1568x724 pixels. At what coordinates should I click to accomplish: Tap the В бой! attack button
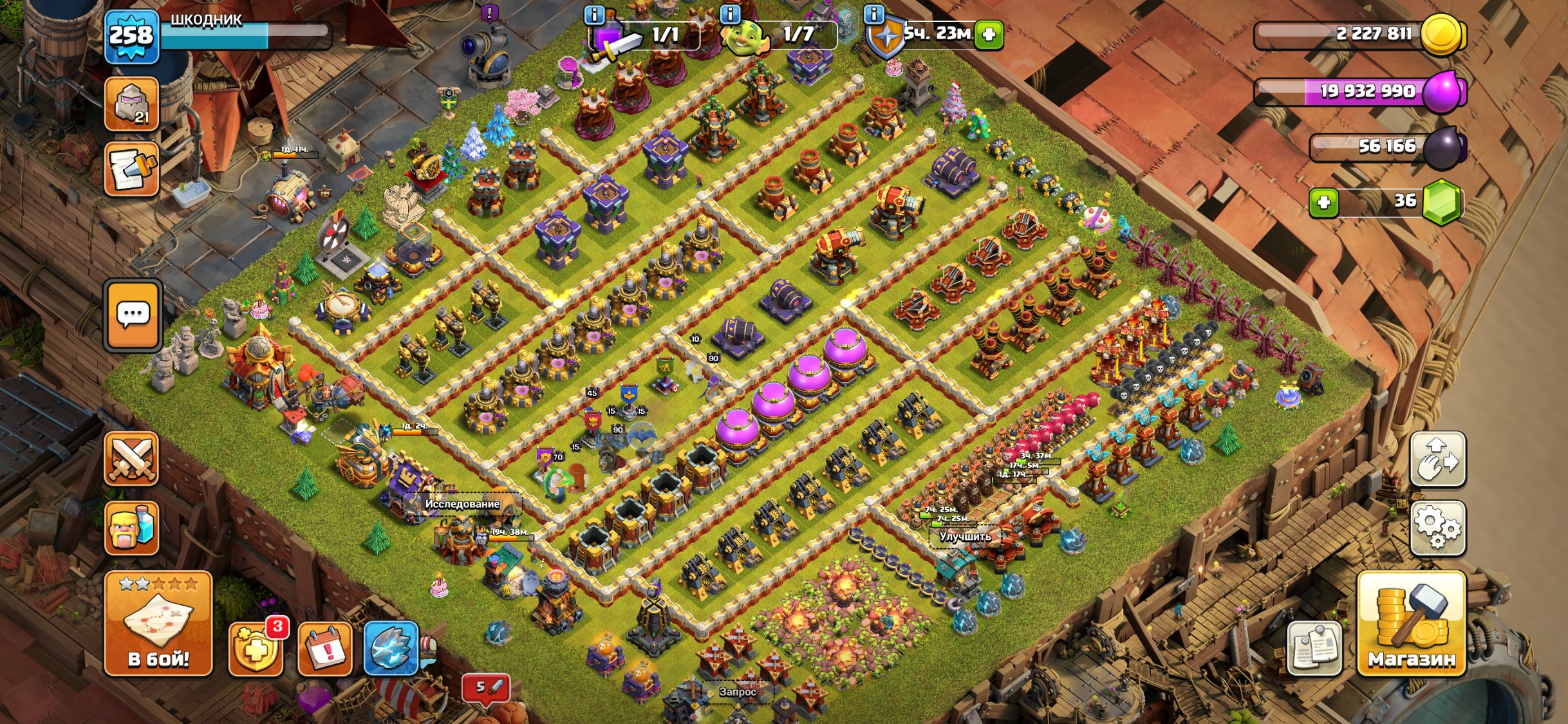[x=158, y=623]
